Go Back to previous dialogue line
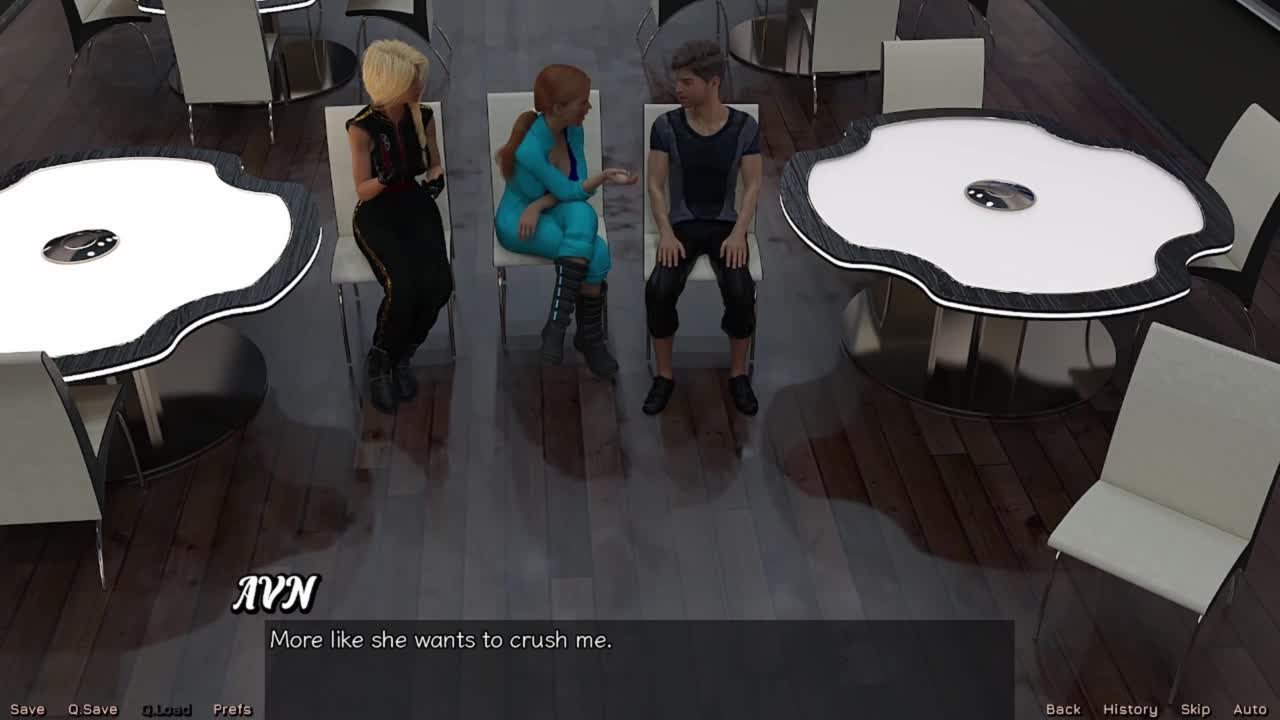 point(1063,709)
